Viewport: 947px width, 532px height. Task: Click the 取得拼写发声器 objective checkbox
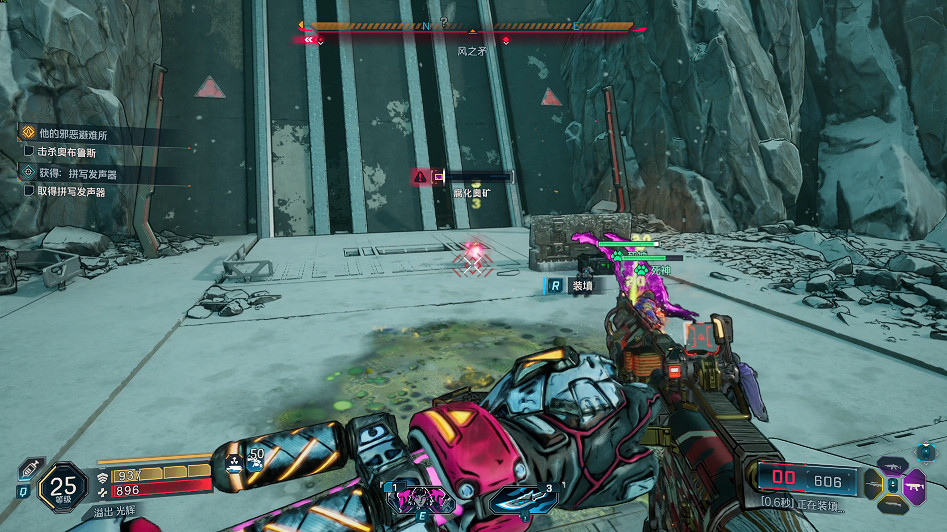click(29, 191)
